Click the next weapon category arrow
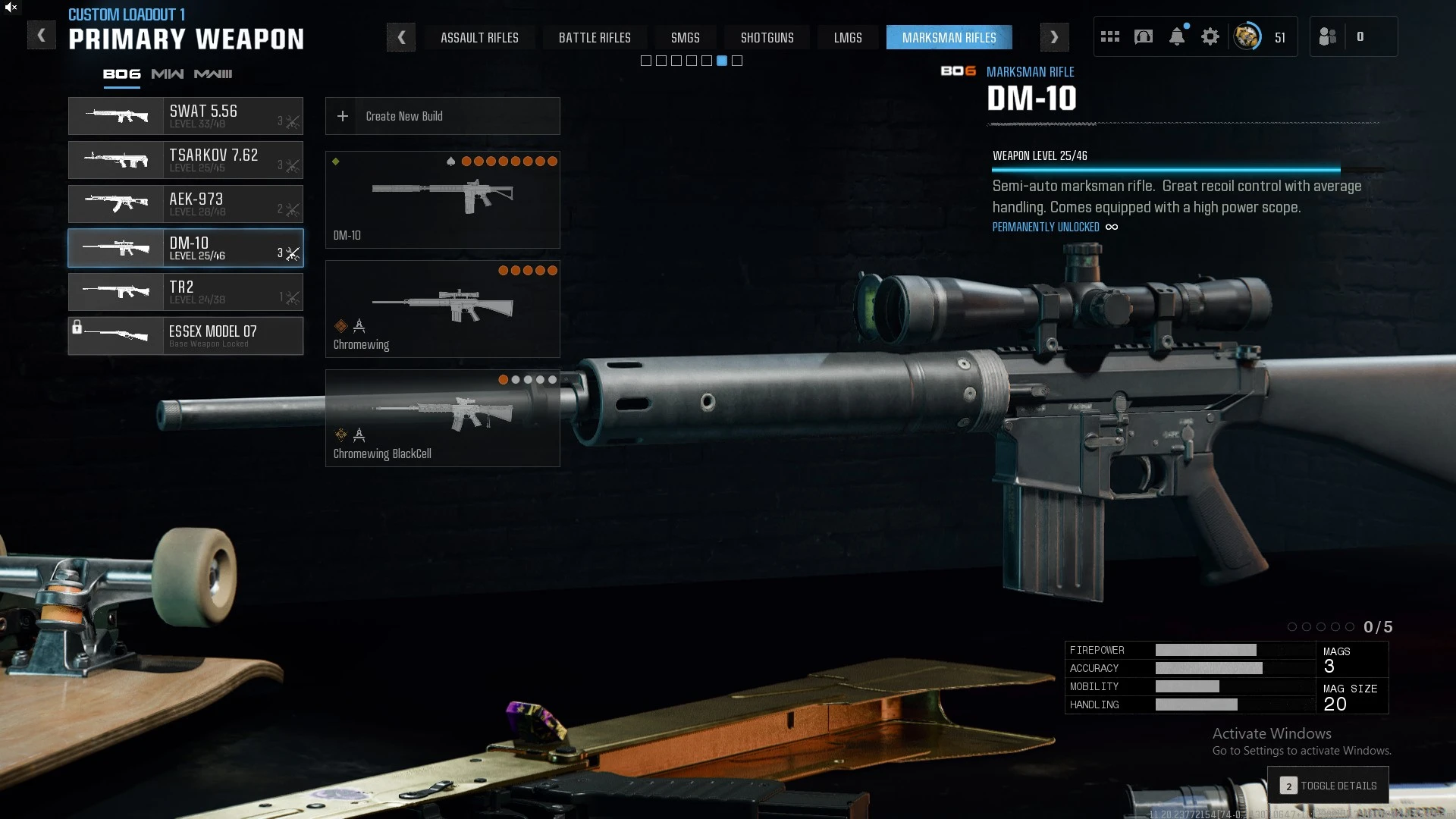1456x819 pixels. (1054, 37)
